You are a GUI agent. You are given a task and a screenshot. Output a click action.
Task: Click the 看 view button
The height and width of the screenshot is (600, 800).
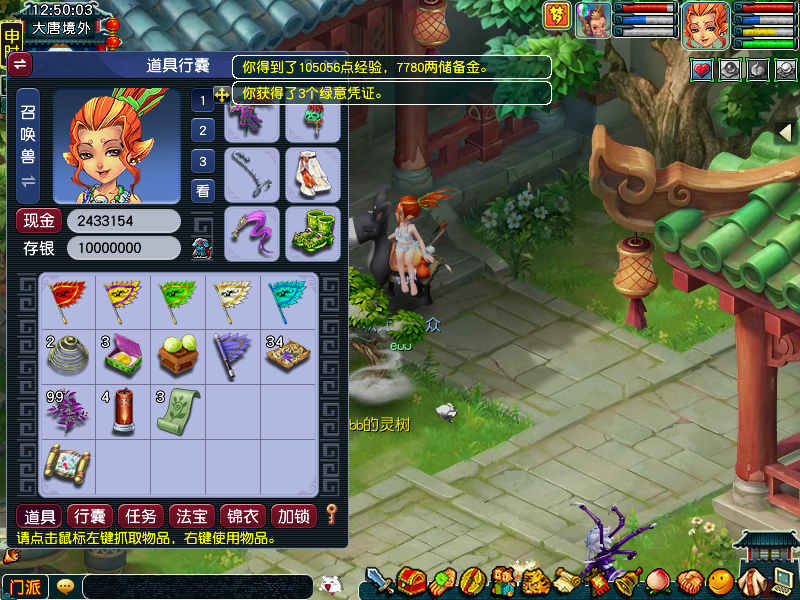[x=203, y=190]
